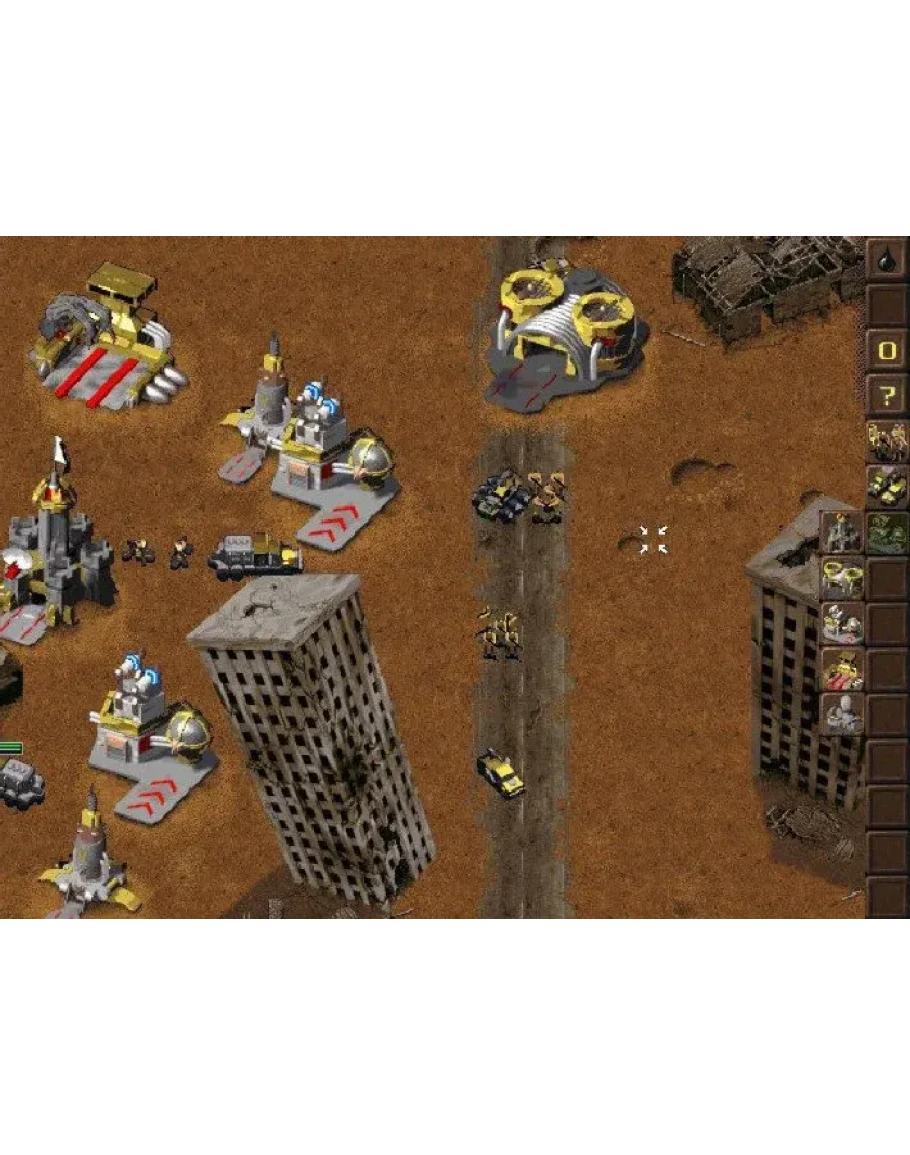Open the question mark help button
Image resolution: width=910 pixels, height=1155 pixels.
point(887,397)
